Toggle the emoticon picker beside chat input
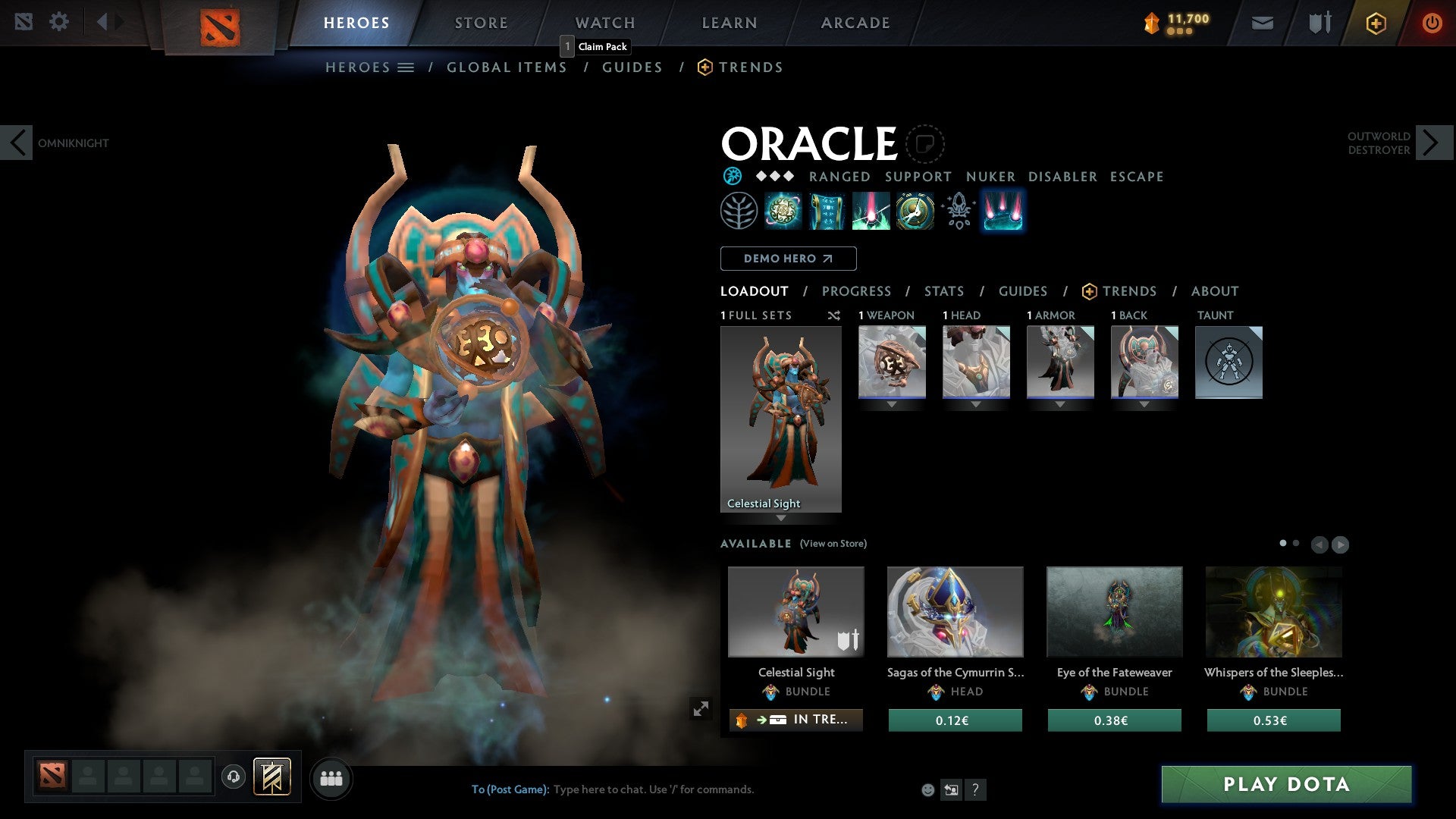Image resolution: width=1456 pixels, height=819 pixels. pos(927,789)
